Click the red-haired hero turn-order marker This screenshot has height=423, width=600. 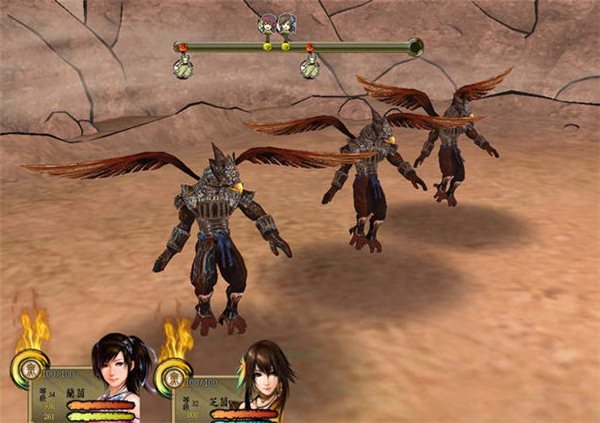[267, 24]
